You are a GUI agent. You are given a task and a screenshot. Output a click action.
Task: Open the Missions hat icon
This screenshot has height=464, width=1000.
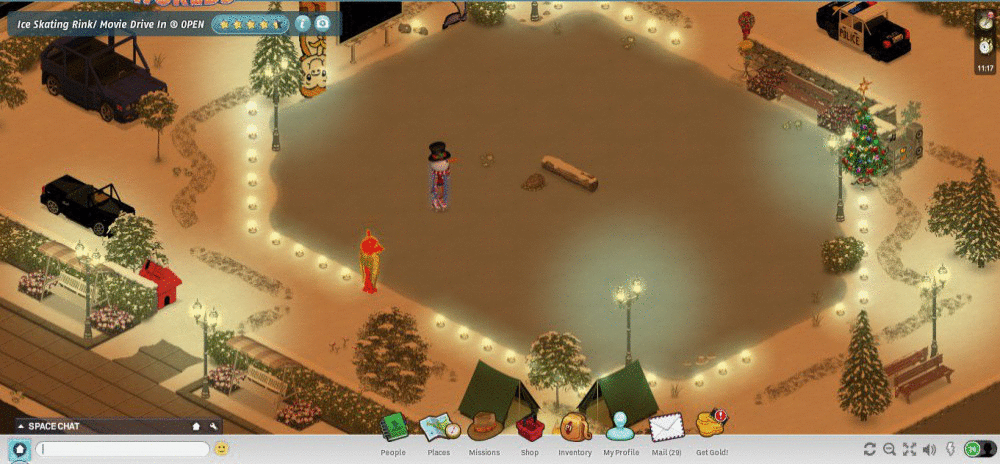[484, 427]
